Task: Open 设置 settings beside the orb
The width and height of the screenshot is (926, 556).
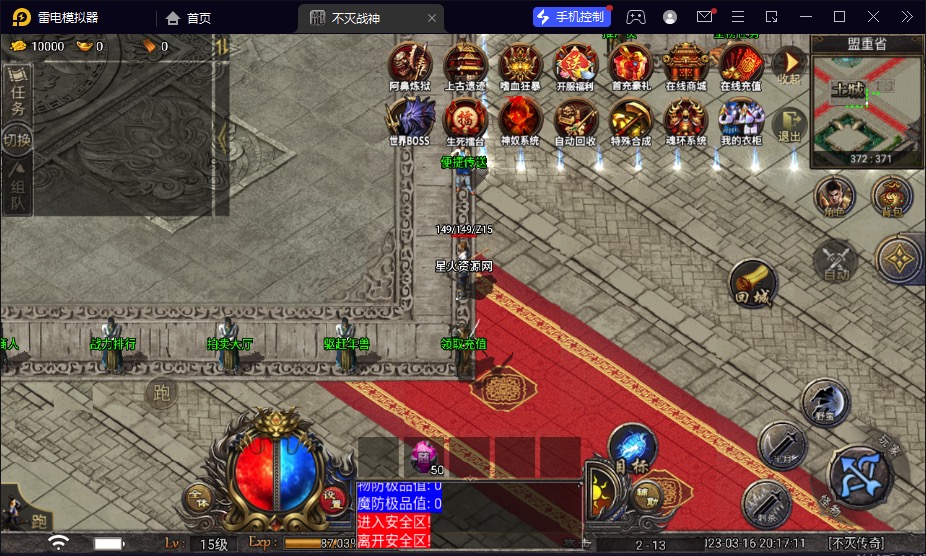Action: tap(333, 497)
